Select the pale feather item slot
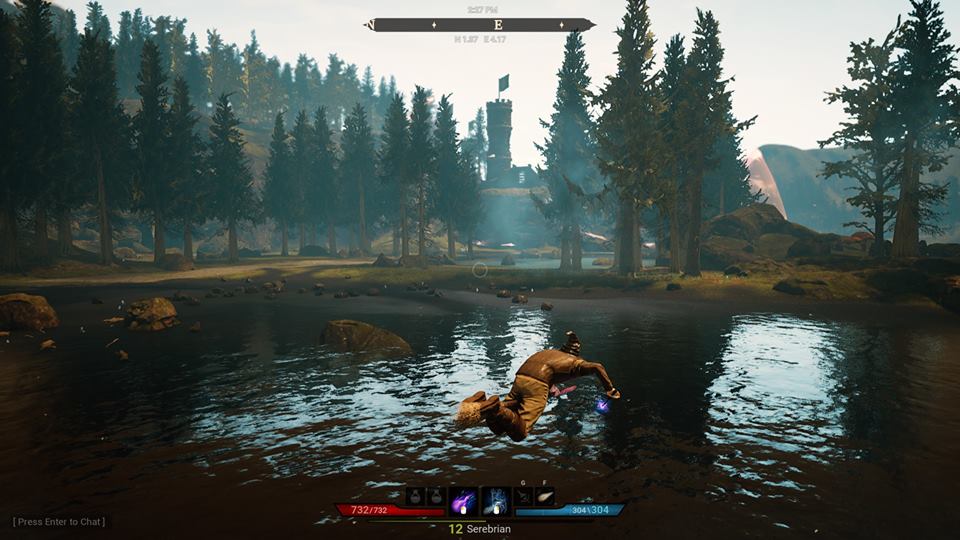960x540 pixels. [x=544, y=496]
